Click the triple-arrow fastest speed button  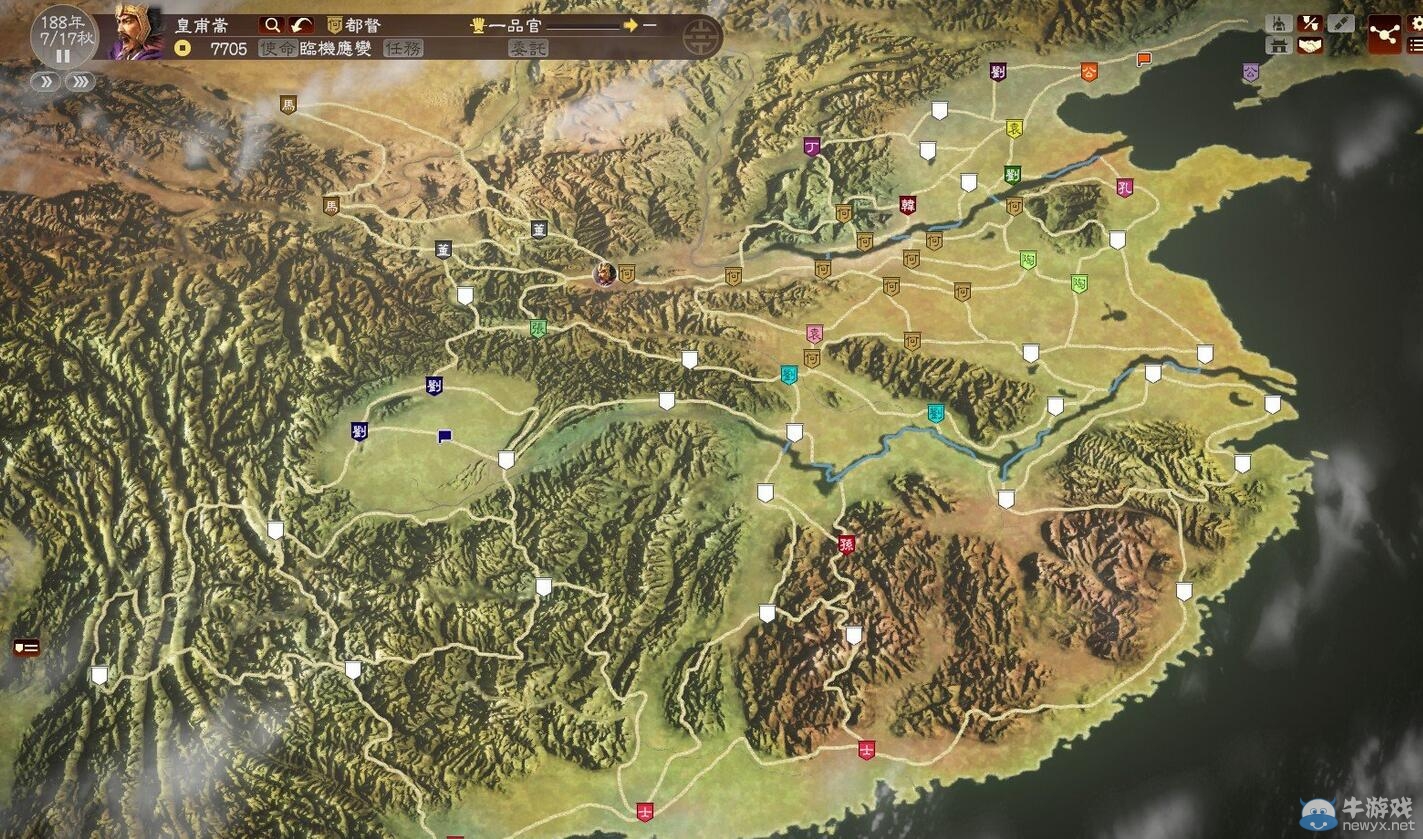coord(80,82)
